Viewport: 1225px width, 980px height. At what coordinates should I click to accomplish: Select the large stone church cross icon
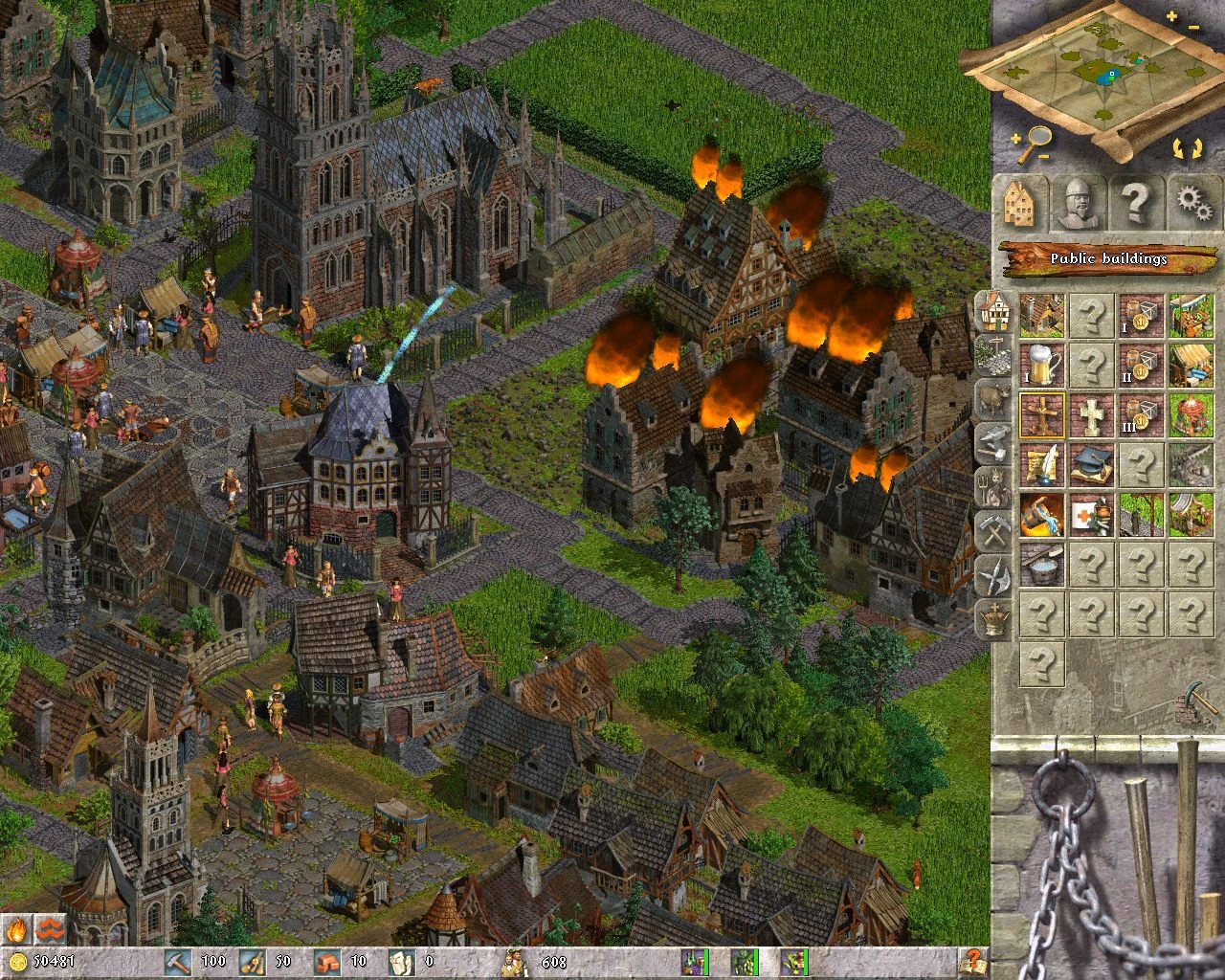point(1093,416)
